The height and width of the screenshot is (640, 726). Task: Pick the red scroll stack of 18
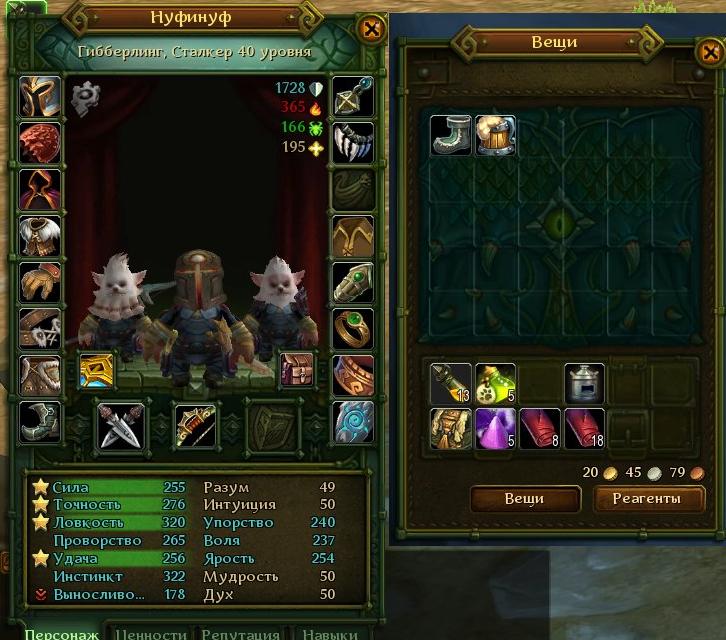[584, 428]
